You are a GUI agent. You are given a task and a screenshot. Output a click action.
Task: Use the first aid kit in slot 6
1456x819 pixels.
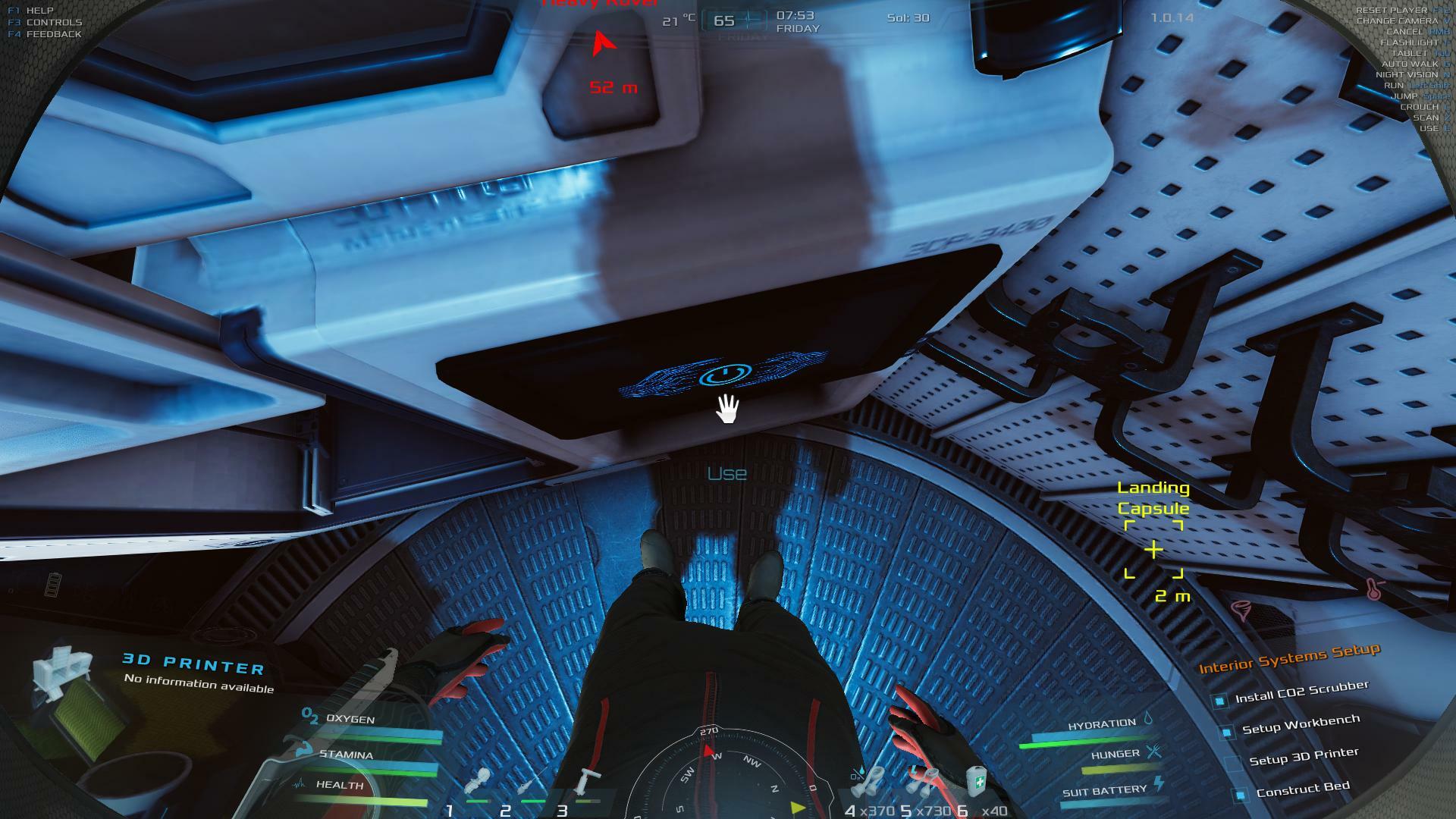(977, 781)
